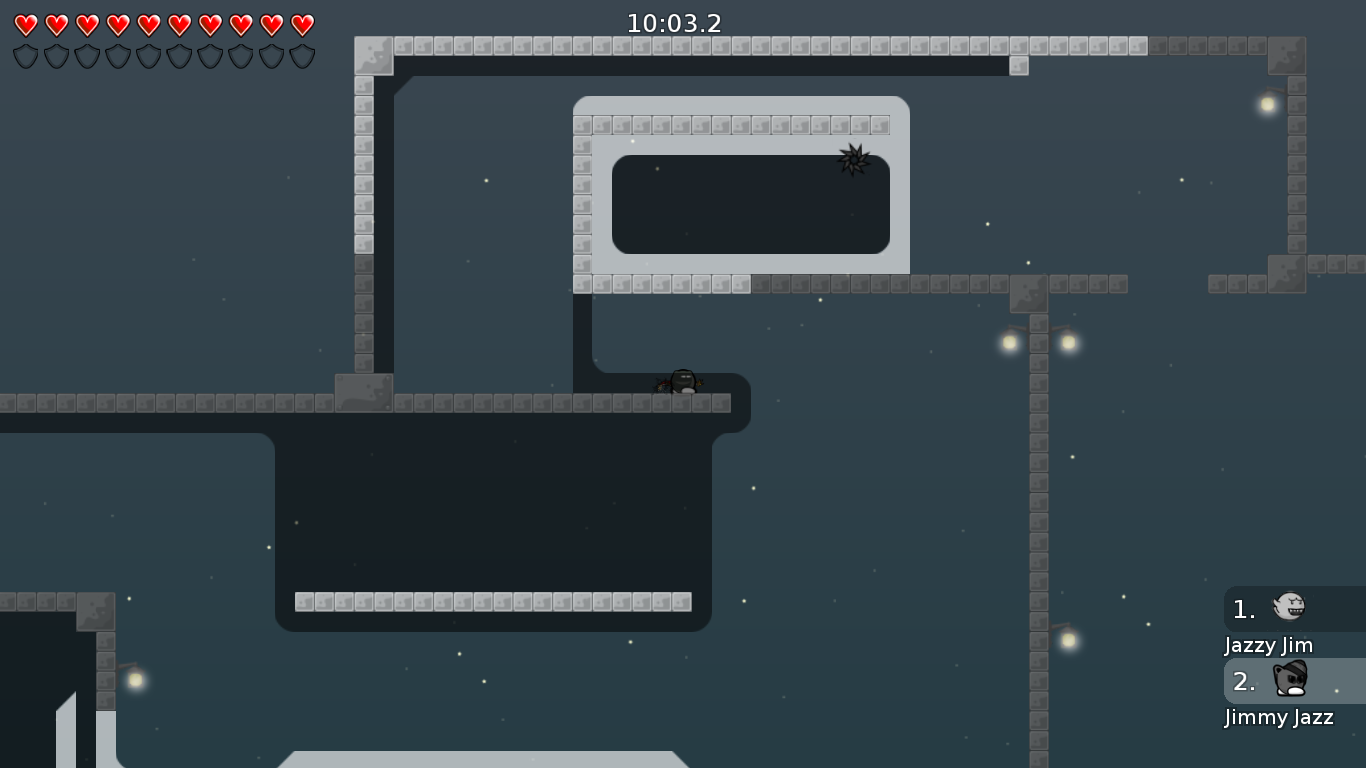Image resolution: width=1366 pixels, height=768 pixels.
Task: Click Jazzy Jim's ghost avatar in the leaderboard
Action: [1290, 608]
